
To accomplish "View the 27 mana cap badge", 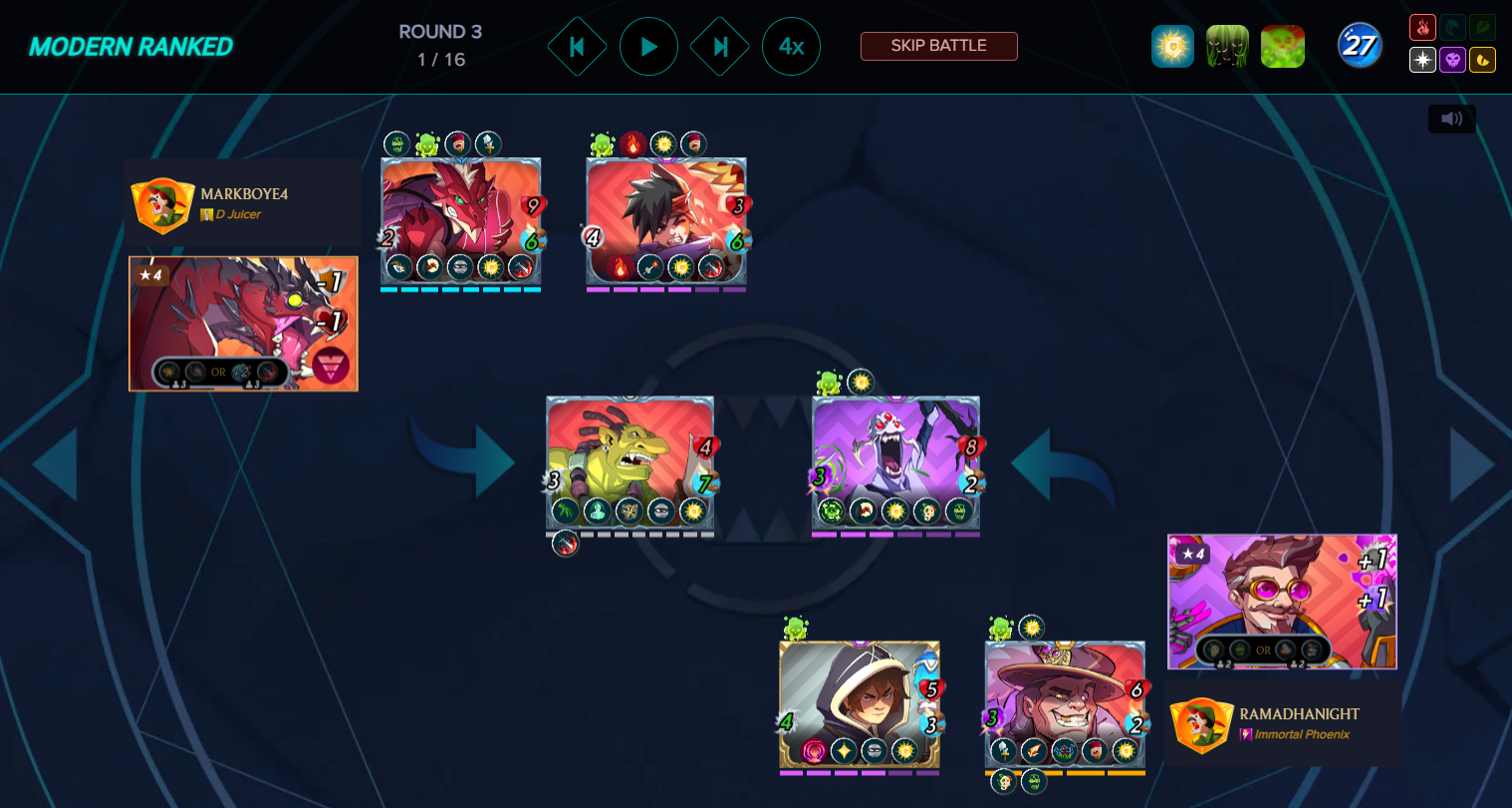I will (x=1359, y=46).
